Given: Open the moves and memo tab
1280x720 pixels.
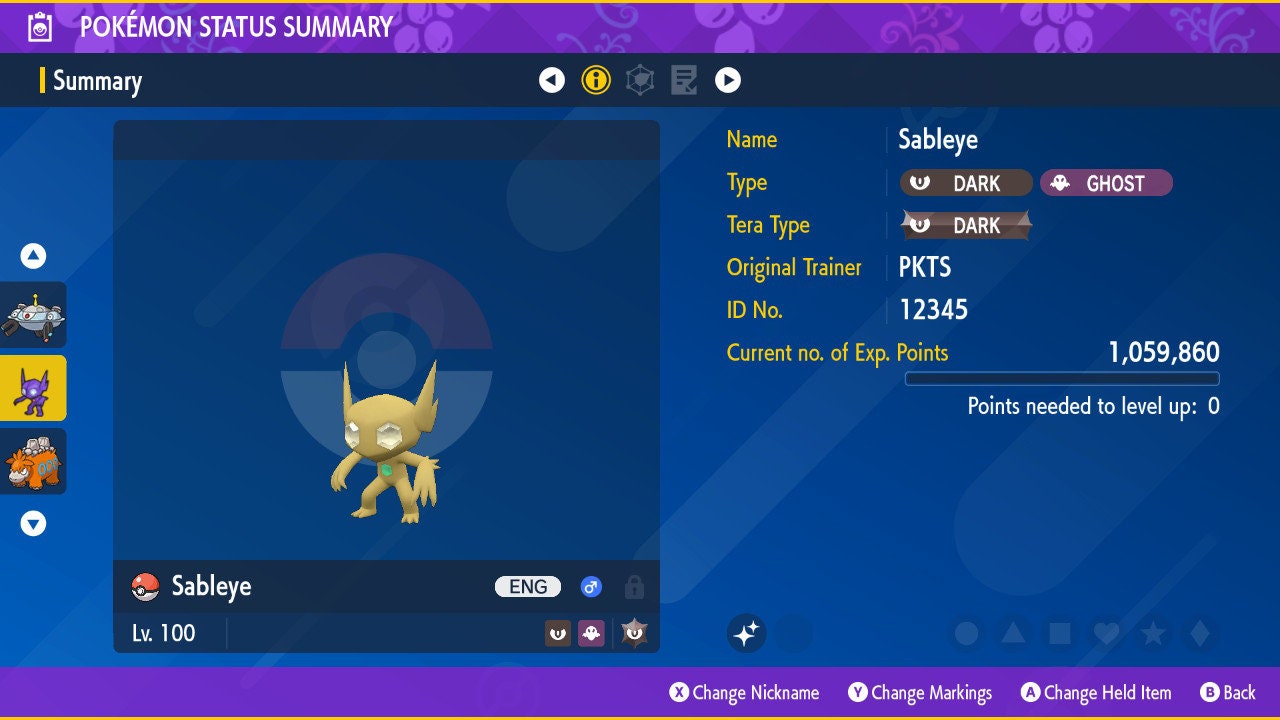Looking at the screenshot, I should pos(684,80).
